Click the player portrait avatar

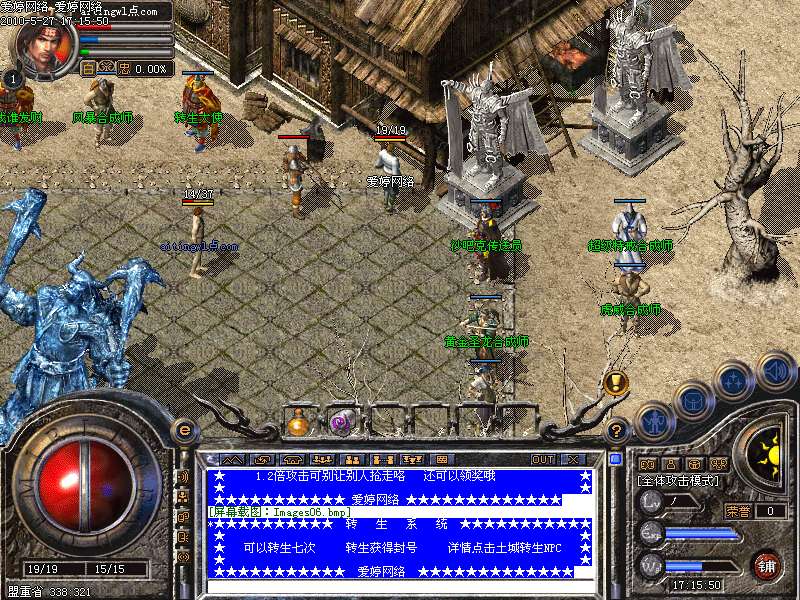(43, 45)
